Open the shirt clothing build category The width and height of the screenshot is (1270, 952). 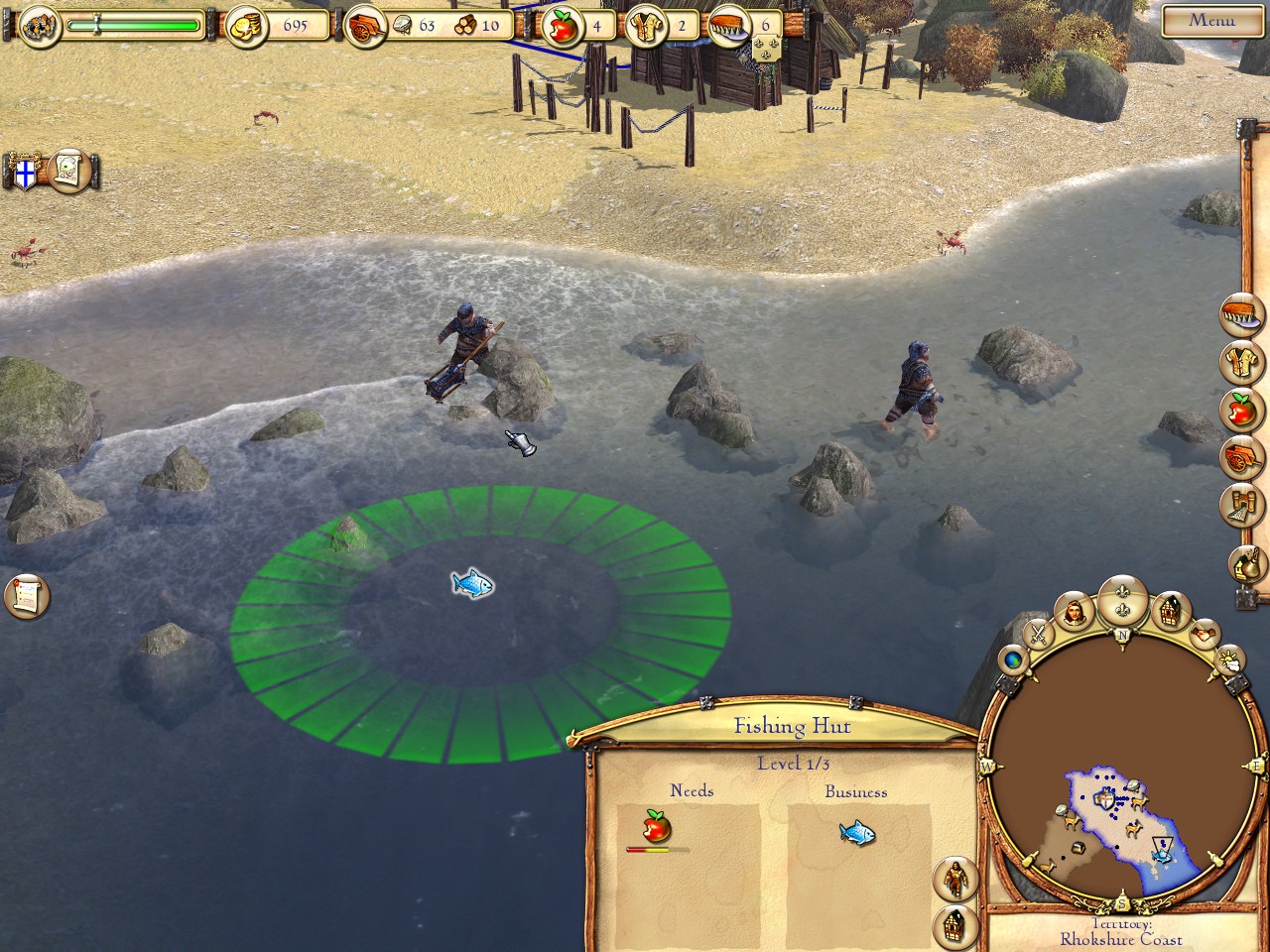tap(1242, 362)
